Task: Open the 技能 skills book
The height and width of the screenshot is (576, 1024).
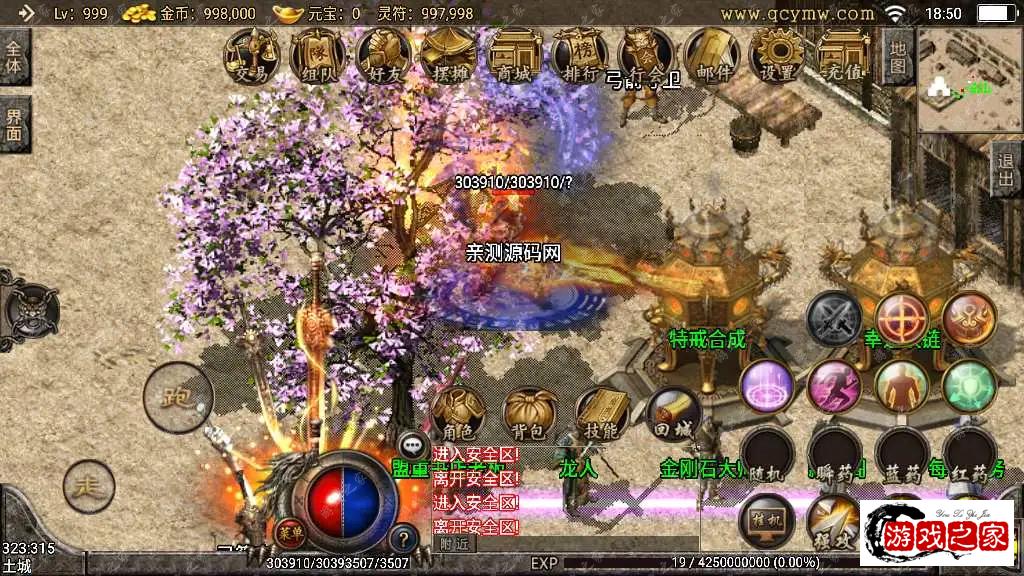Action: point(601,414)
